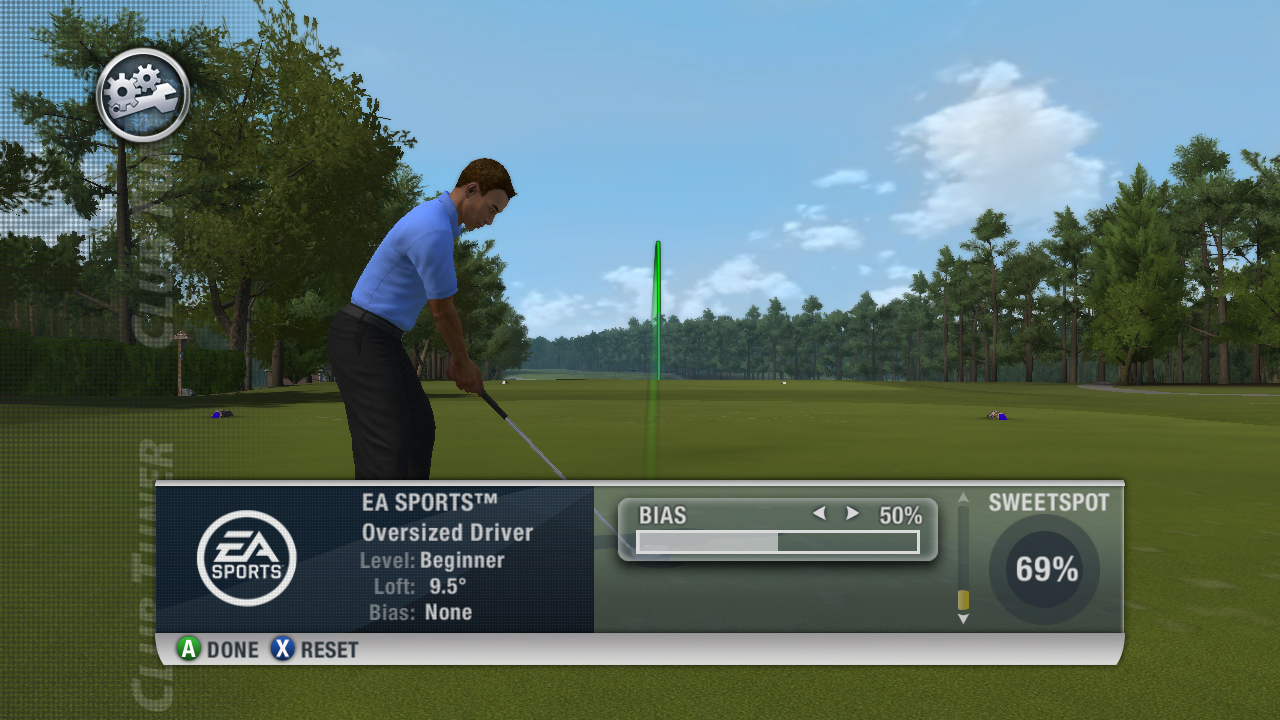Click the BIAS slider bar
The image size is (1280, 720).
point(777,542)
